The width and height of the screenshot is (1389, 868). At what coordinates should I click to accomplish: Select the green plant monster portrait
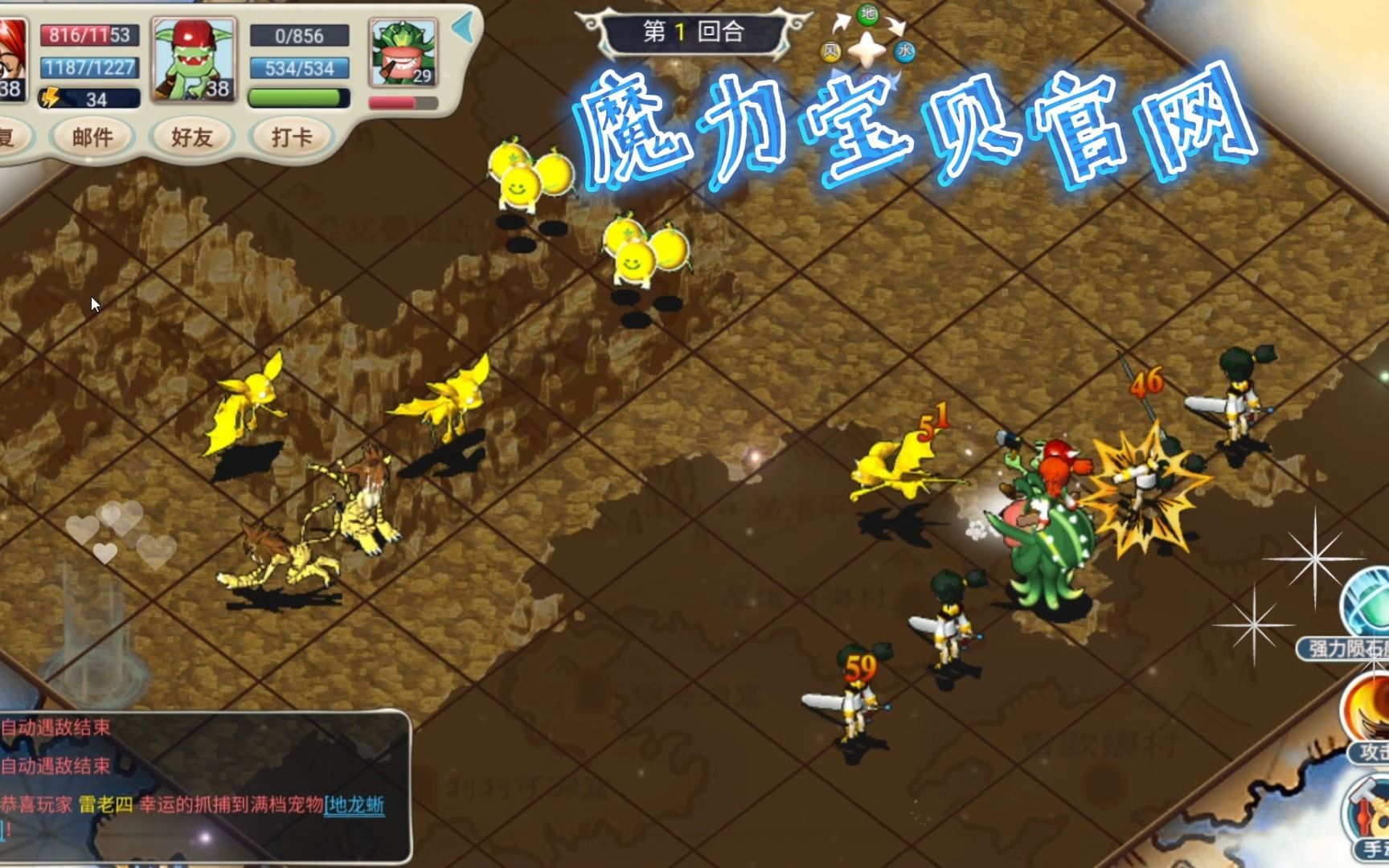coord(403,52)
